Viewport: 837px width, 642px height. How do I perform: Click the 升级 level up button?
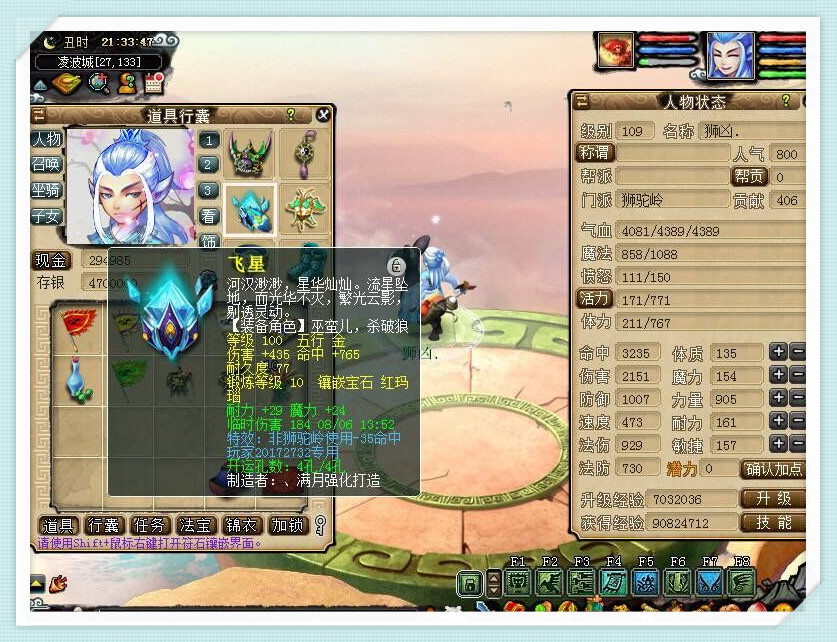pos(773,498)
